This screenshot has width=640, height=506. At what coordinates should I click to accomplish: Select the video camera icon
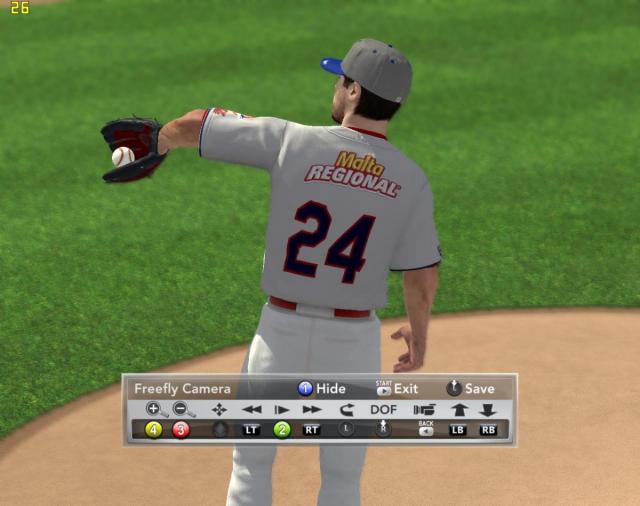tap(425, 409)
